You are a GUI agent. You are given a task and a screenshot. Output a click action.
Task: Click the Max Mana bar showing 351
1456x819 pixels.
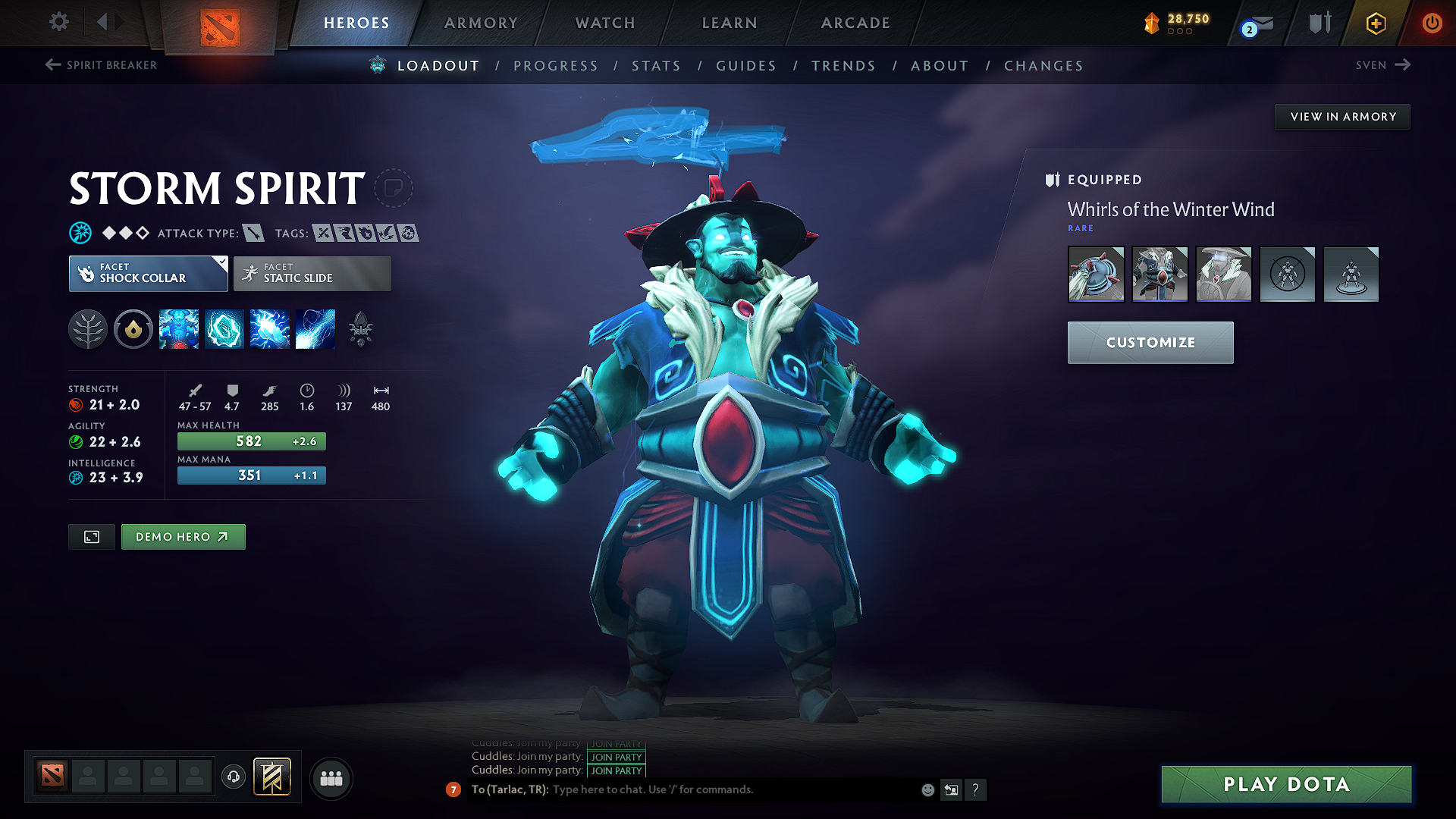point(251,475)
